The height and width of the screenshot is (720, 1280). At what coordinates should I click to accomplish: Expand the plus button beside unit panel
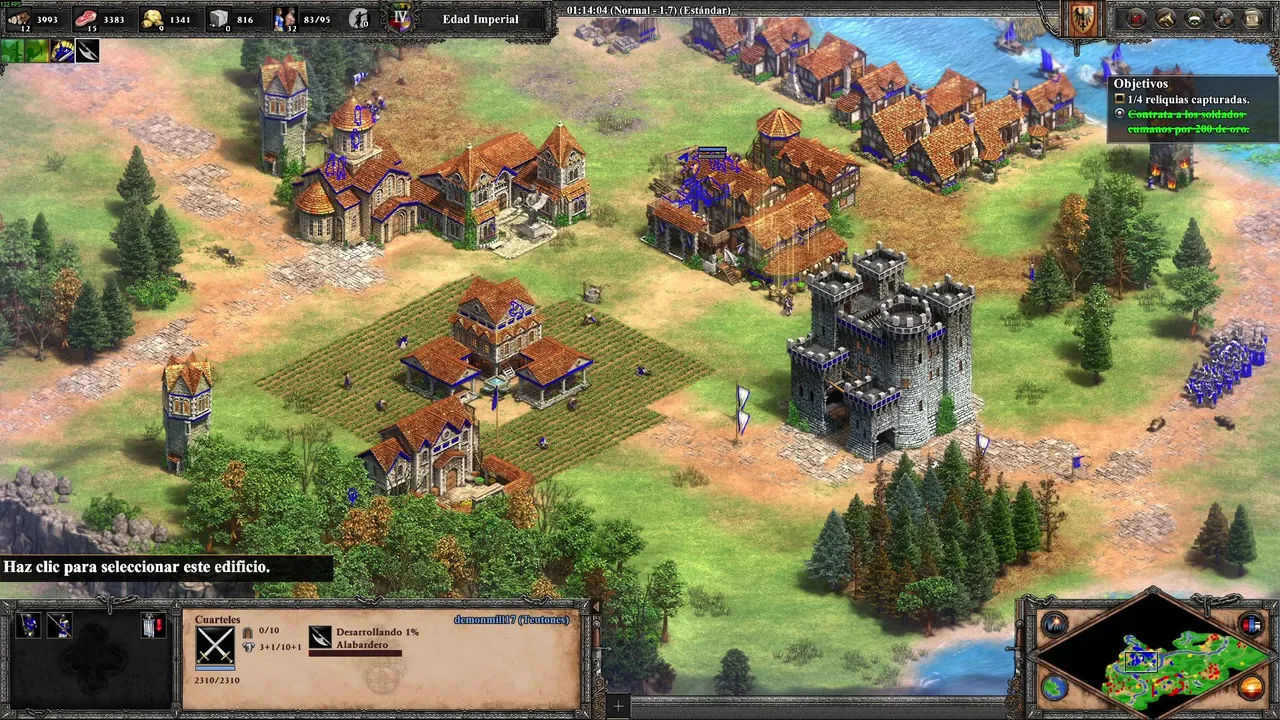click(x=618, y=707)
